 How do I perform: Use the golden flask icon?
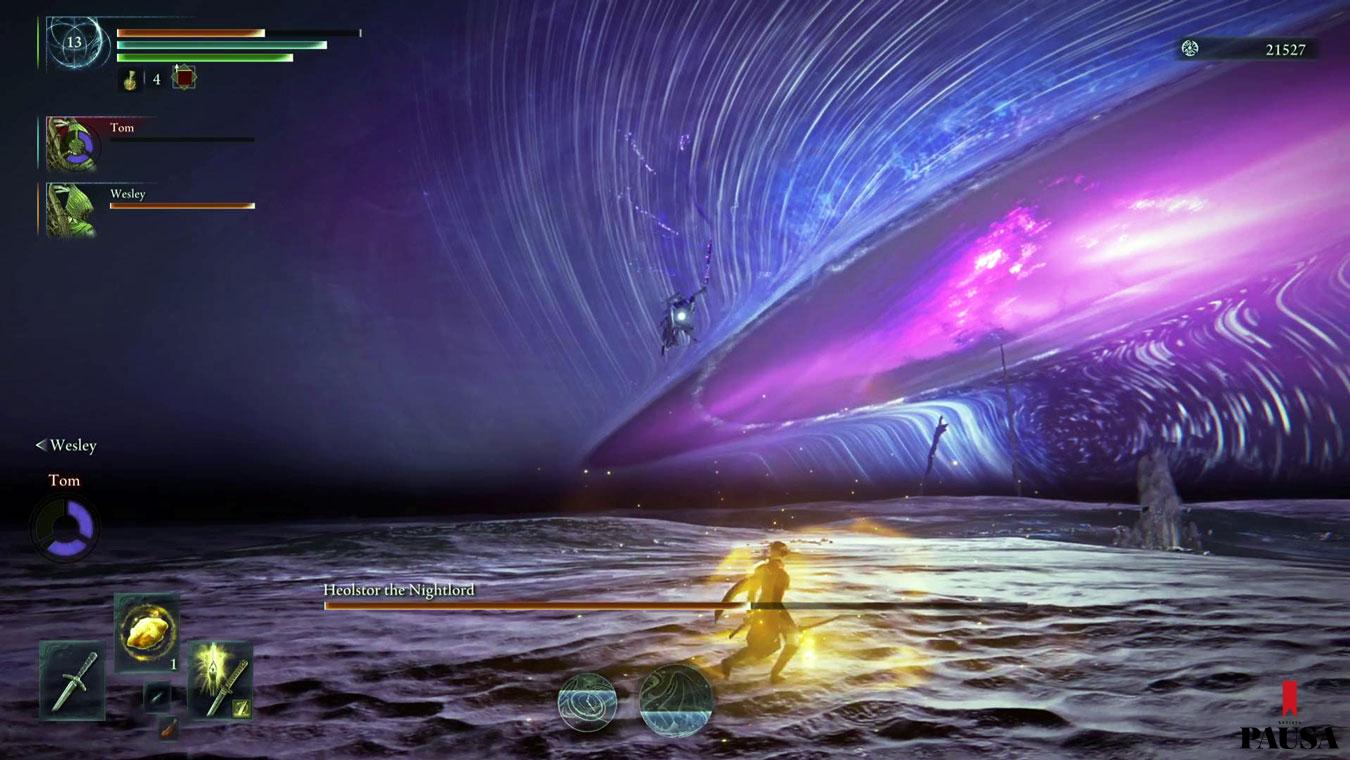point(131,79)
